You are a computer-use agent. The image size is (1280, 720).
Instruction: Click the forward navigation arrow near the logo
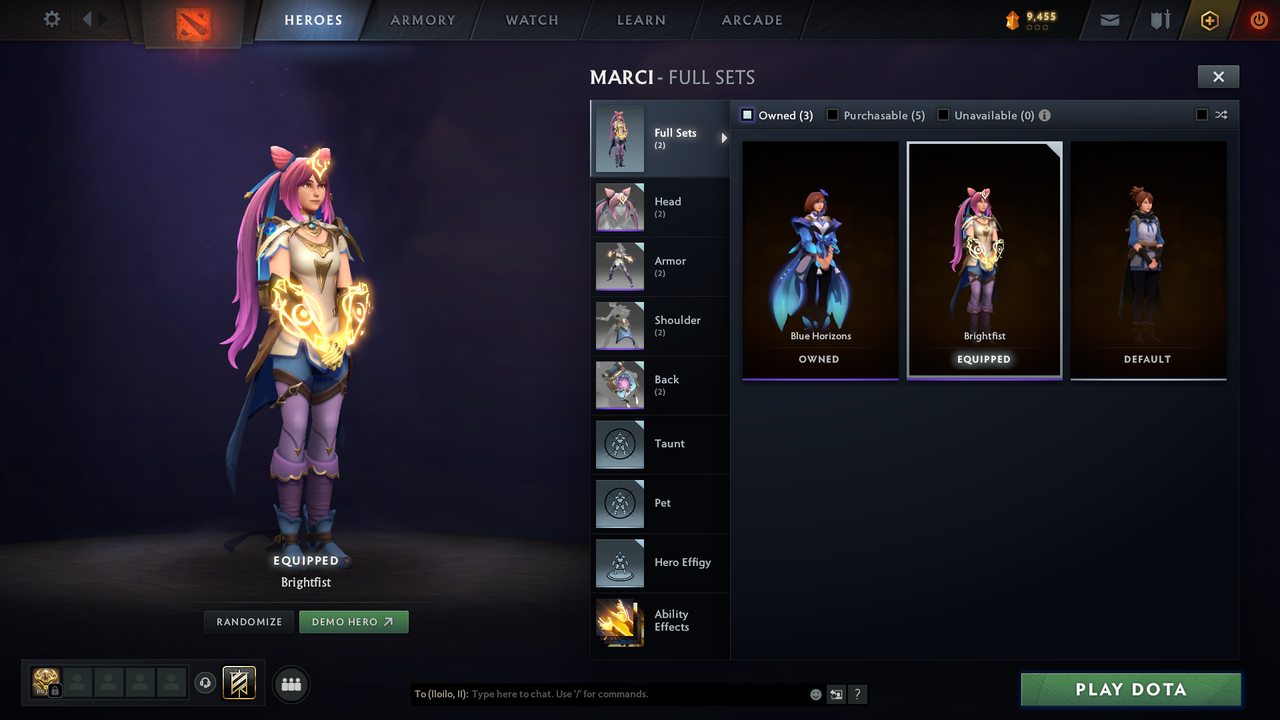point(100,18)
